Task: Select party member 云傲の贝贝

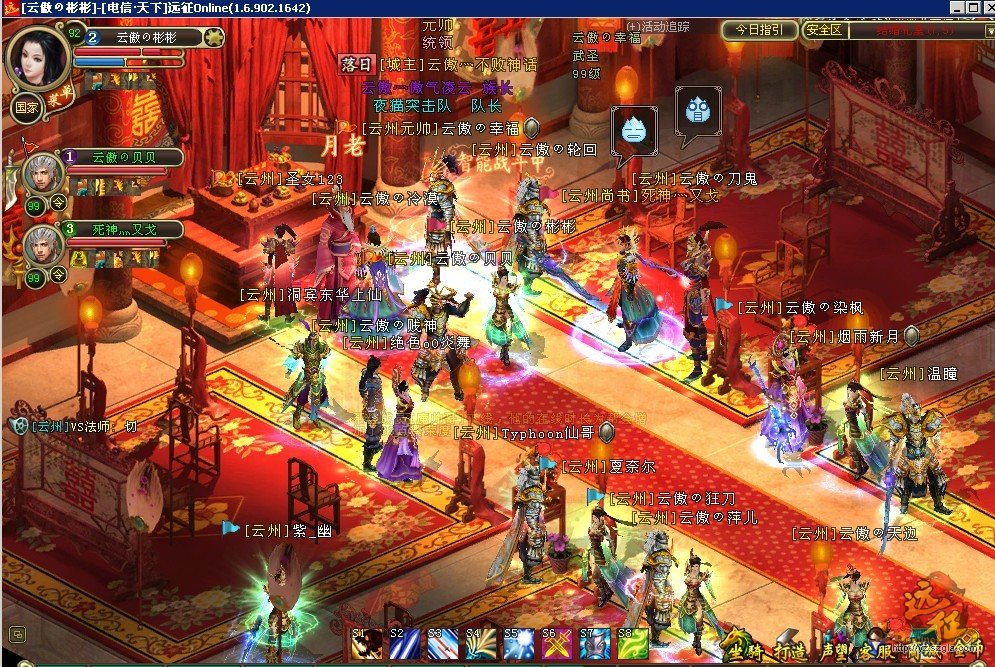Action: 44,172
